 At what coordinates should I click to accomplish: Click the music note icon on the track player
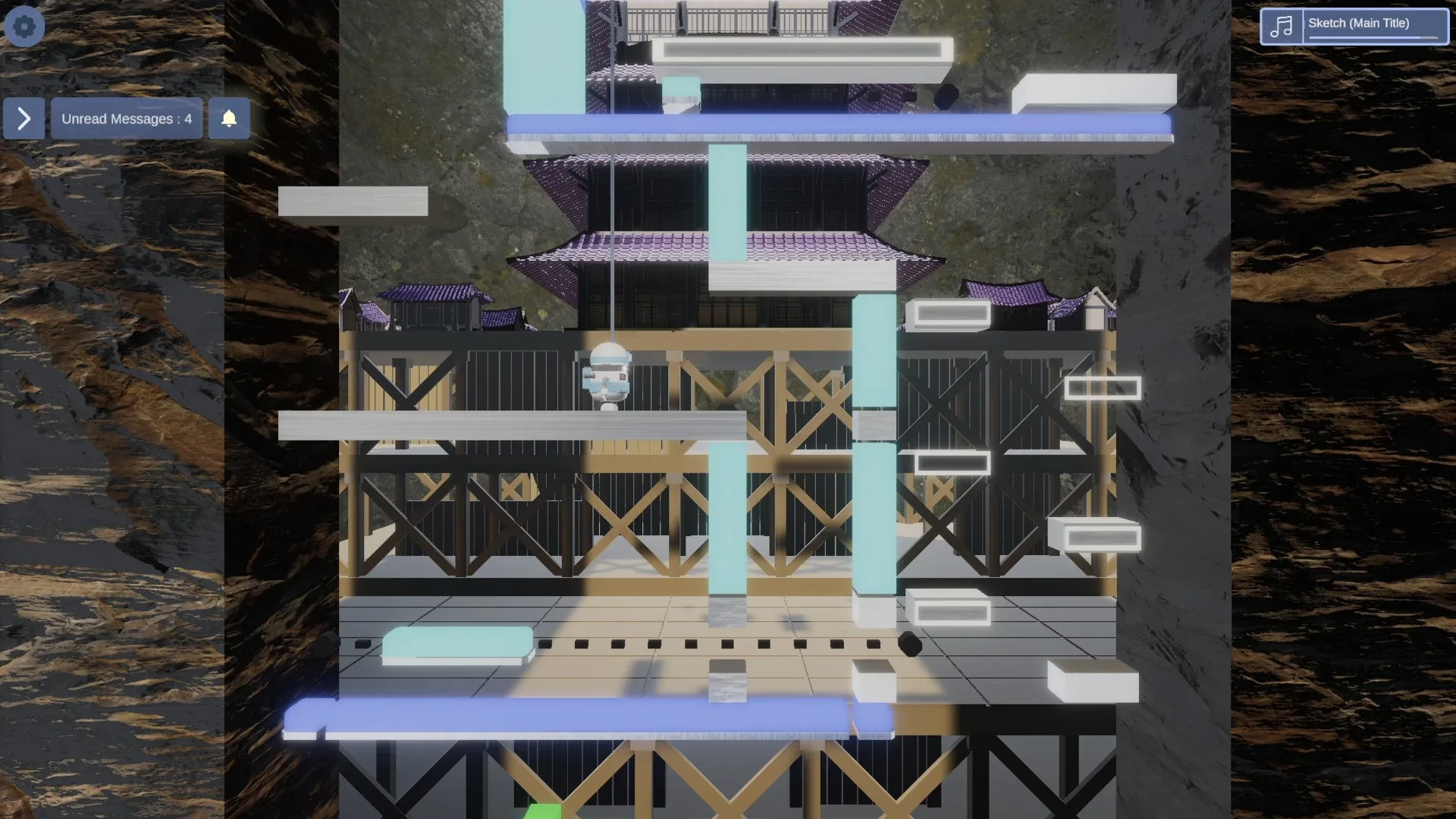tap(1282, 25)
